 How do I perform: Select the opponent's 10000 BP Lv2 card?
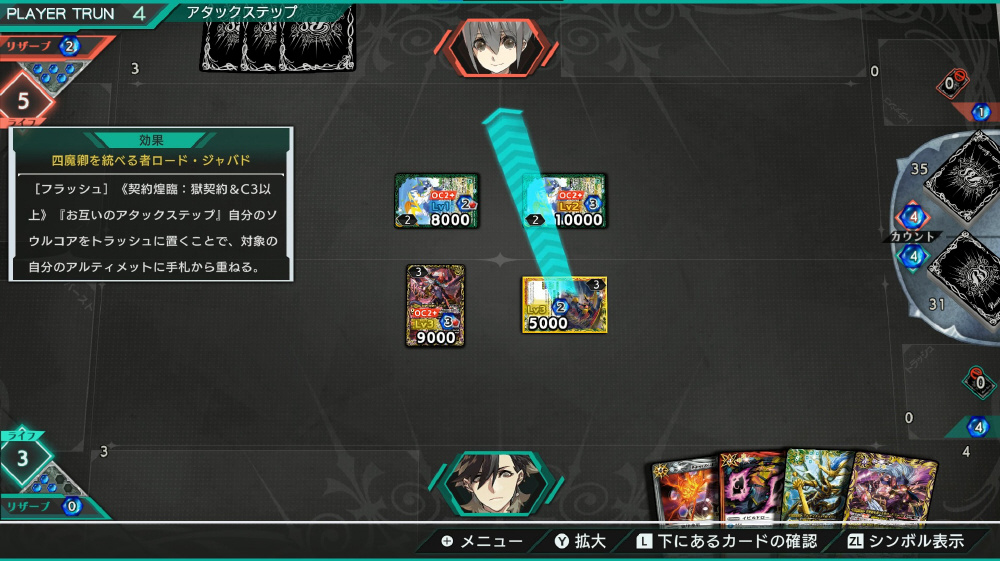click(x=564, y=201)
